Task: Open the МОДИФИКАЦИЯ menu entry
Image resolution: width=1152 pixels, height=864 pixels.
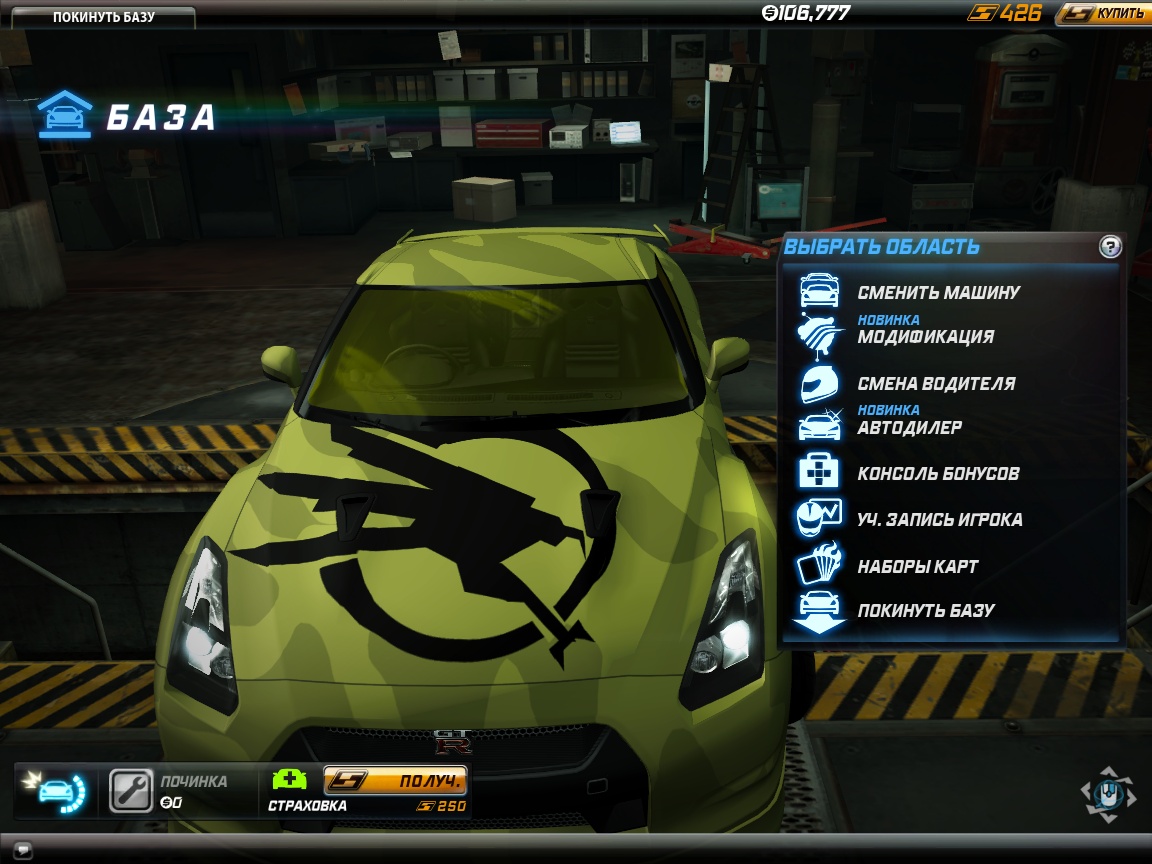Action: tap(925, 337)
